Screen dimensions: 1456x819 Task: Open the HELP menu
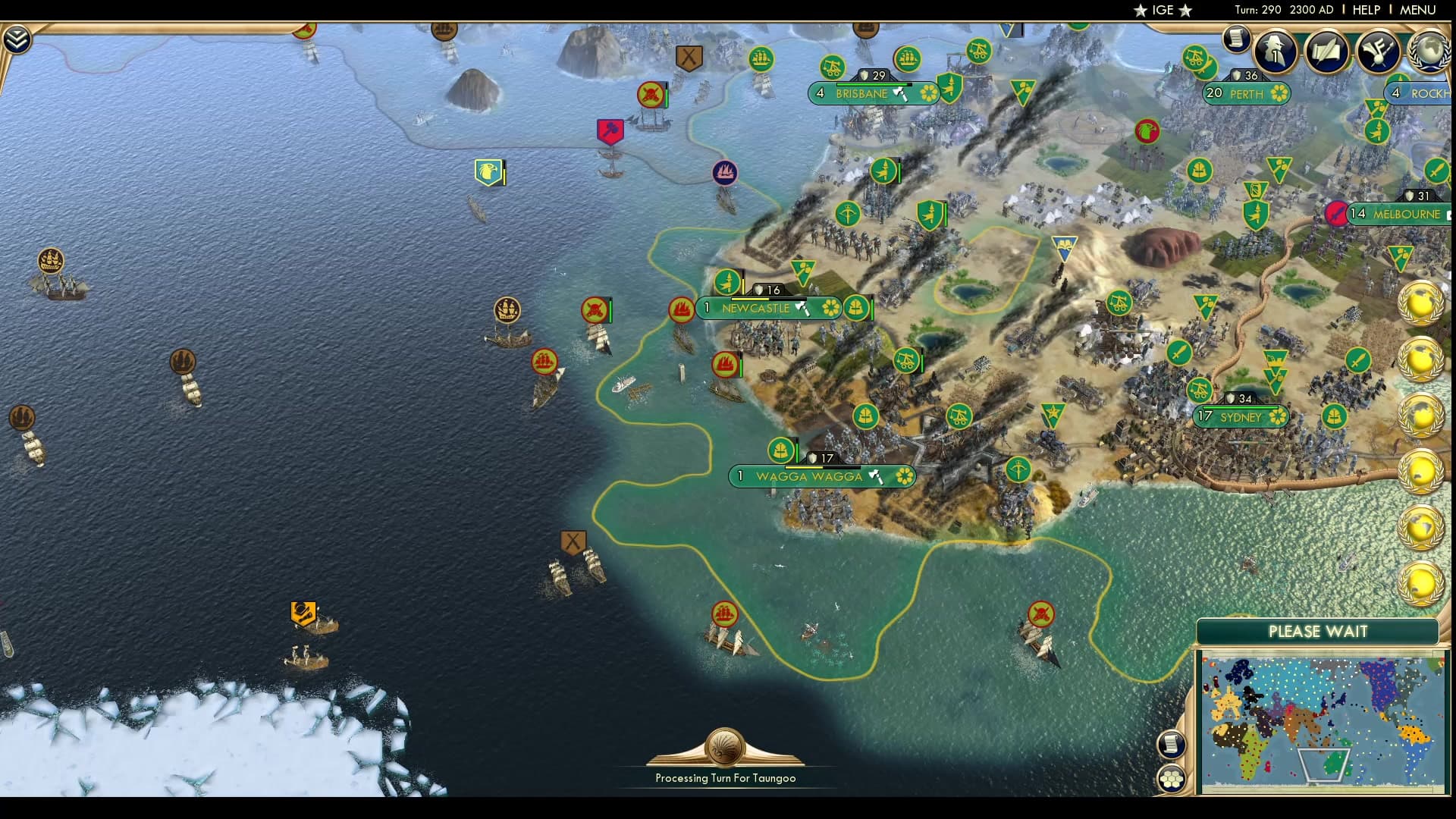click(1365, 10)
